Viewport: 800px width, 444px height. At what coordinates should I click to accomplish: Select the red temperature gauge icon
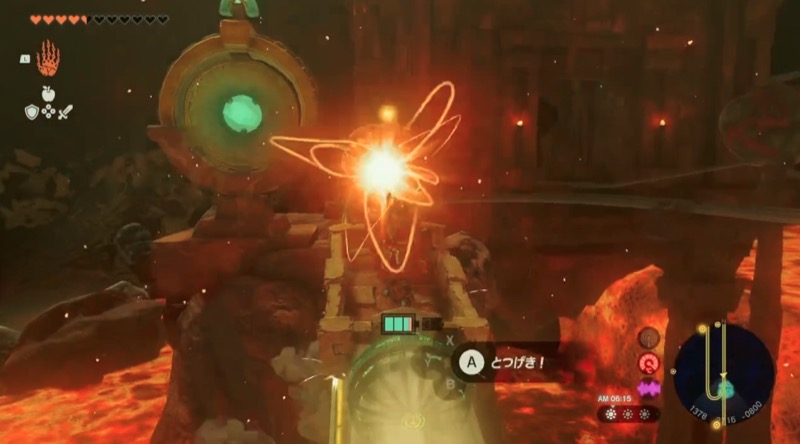pyautogui.click(x=649, y=361)
